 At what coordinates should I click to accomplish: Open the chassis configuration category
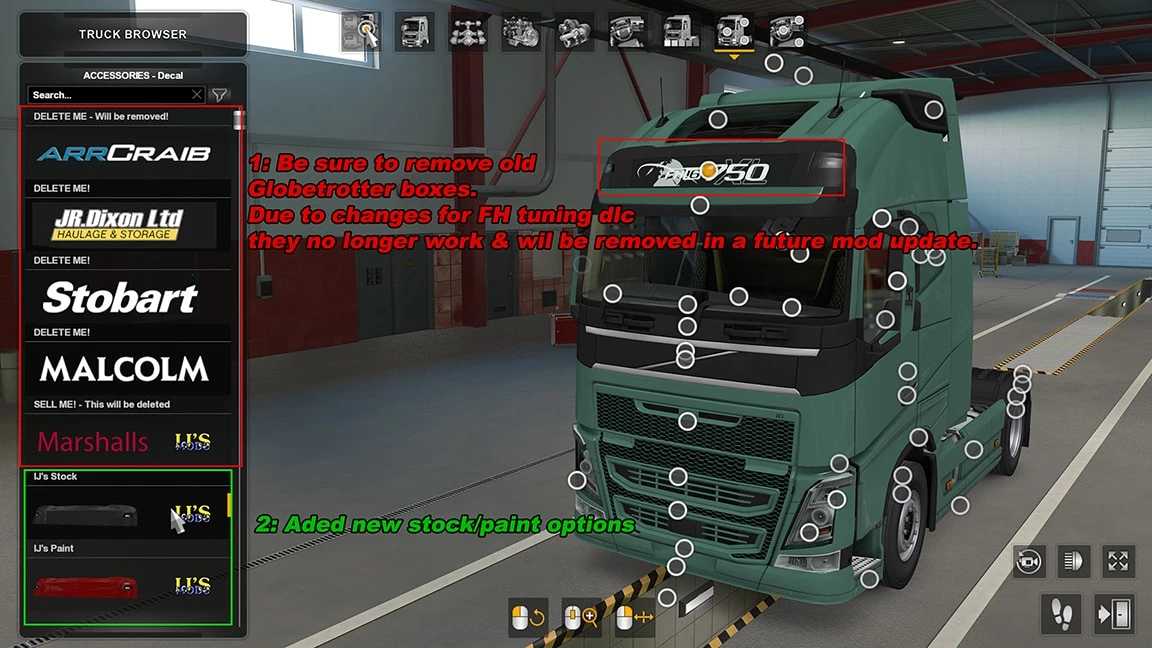coord(468,32)
